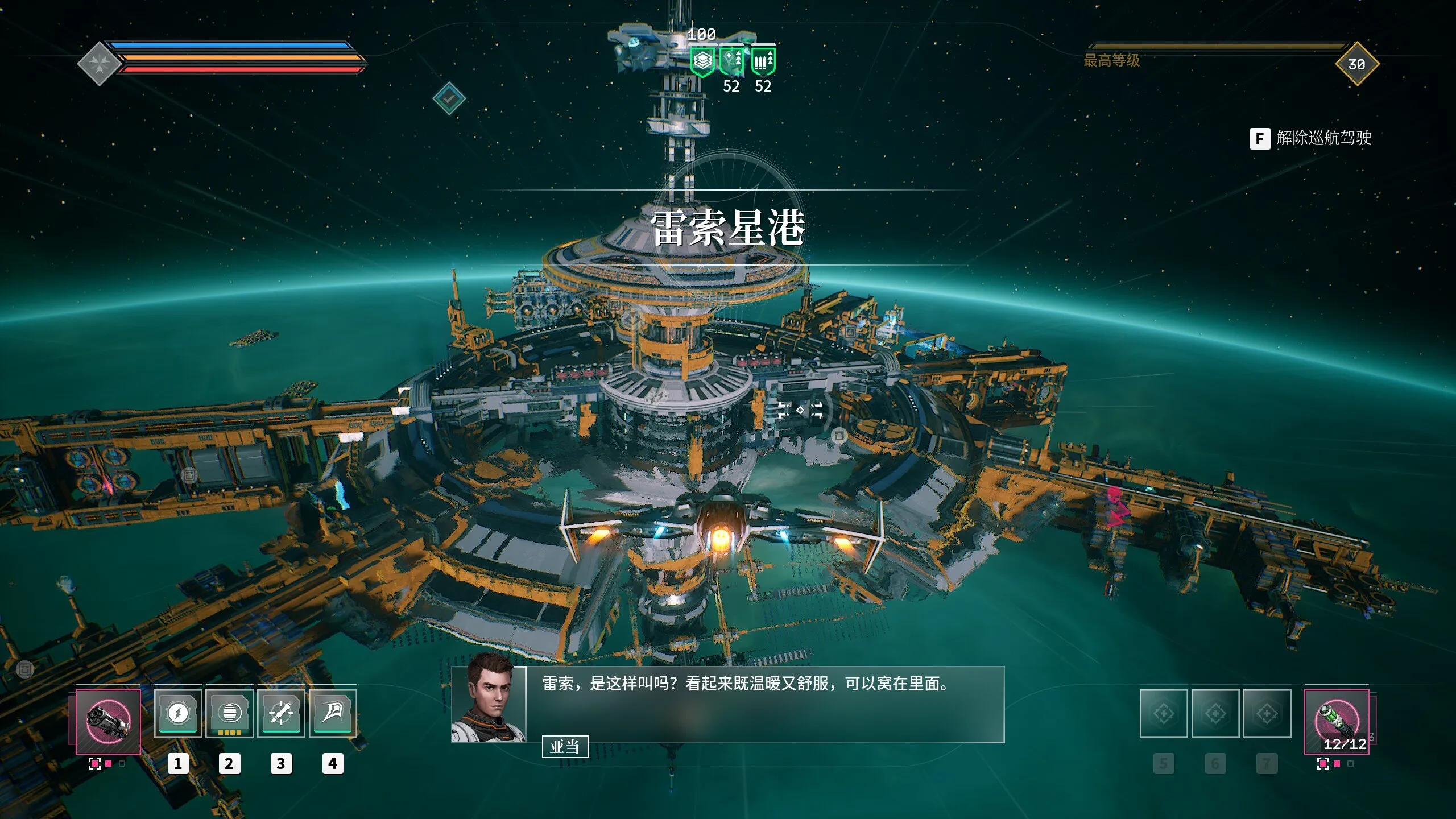Select the checkmark objective marker diamond
1456x819 pixels.
[449, 98]
